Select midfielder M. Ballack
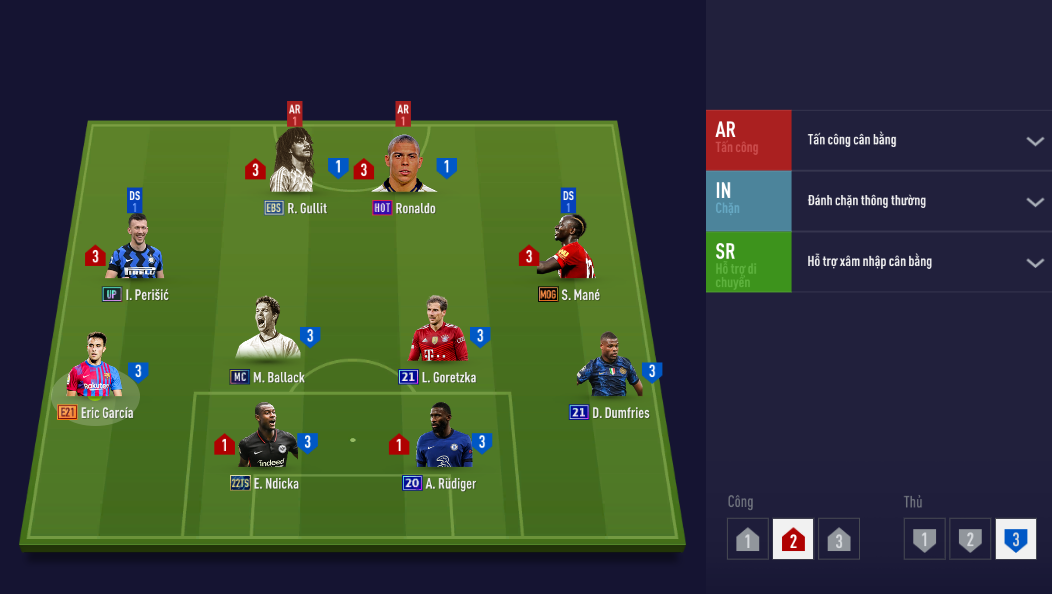 [x=266, y=330]
